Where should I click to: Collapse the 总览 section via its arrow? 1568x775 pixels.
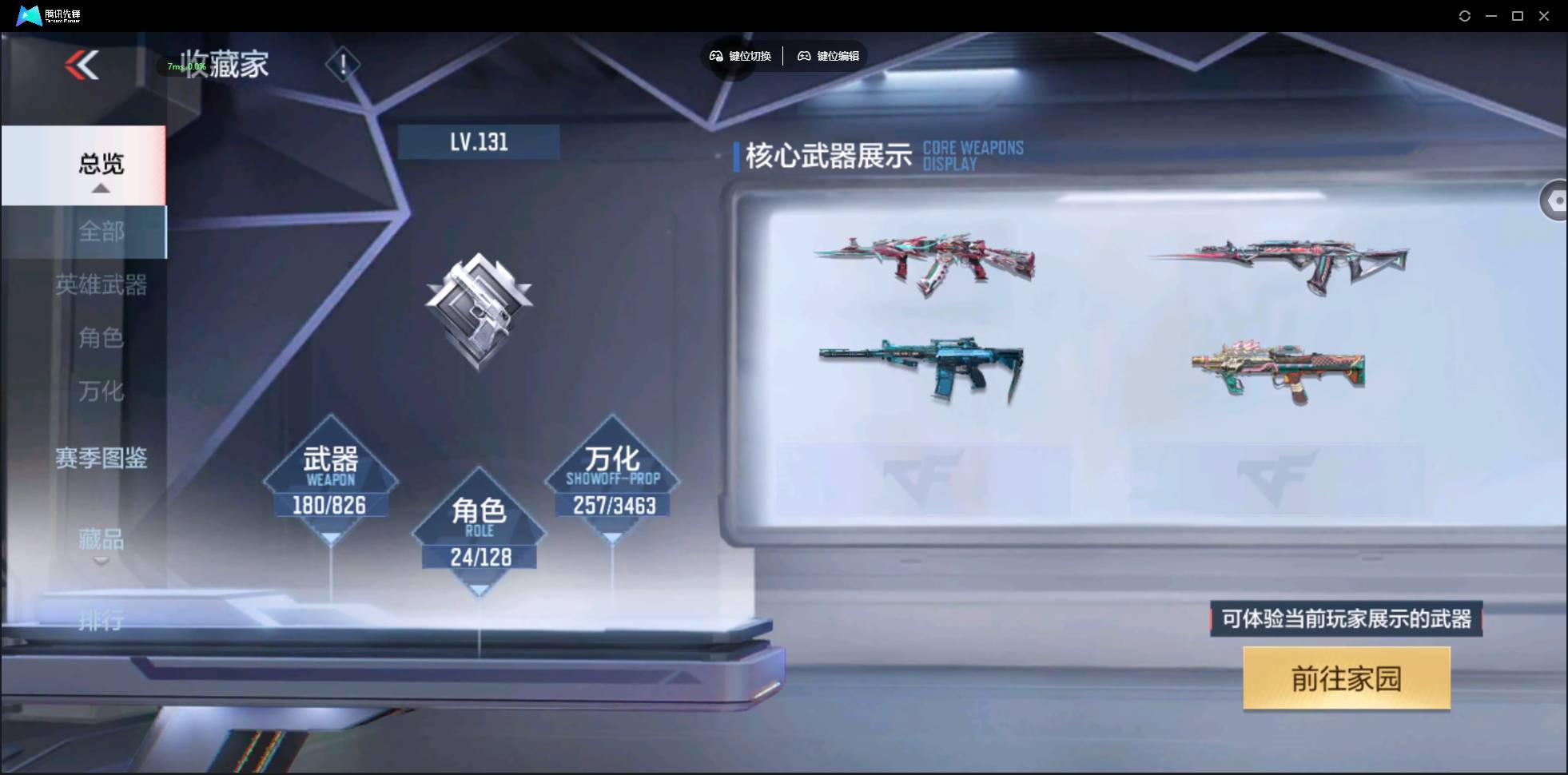100,189
